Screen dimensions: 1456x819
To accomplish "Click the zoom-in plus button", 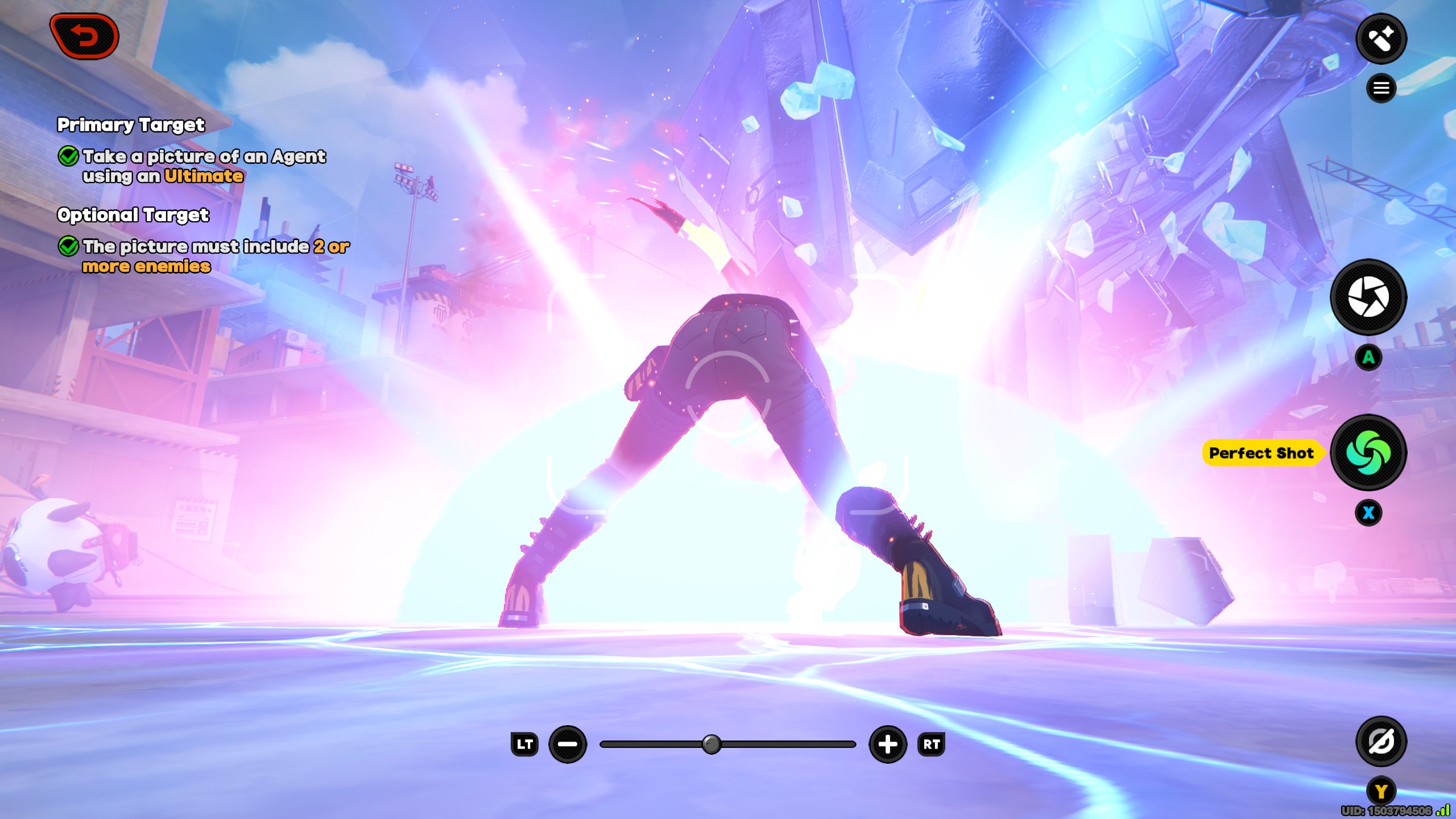I will click(888, 744).
